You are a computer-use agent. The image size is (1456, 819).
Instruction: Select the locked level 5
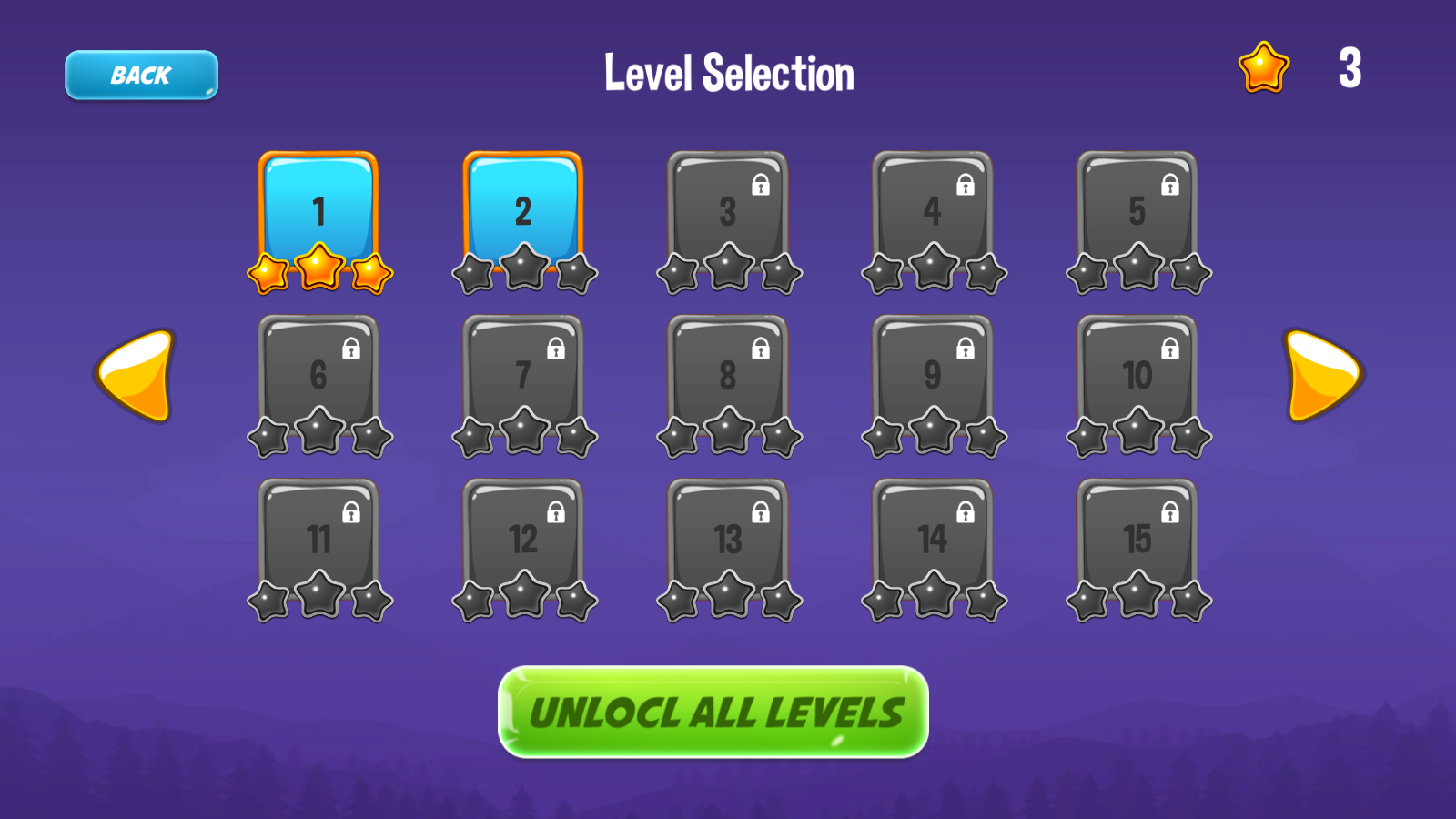[1137, 209]
